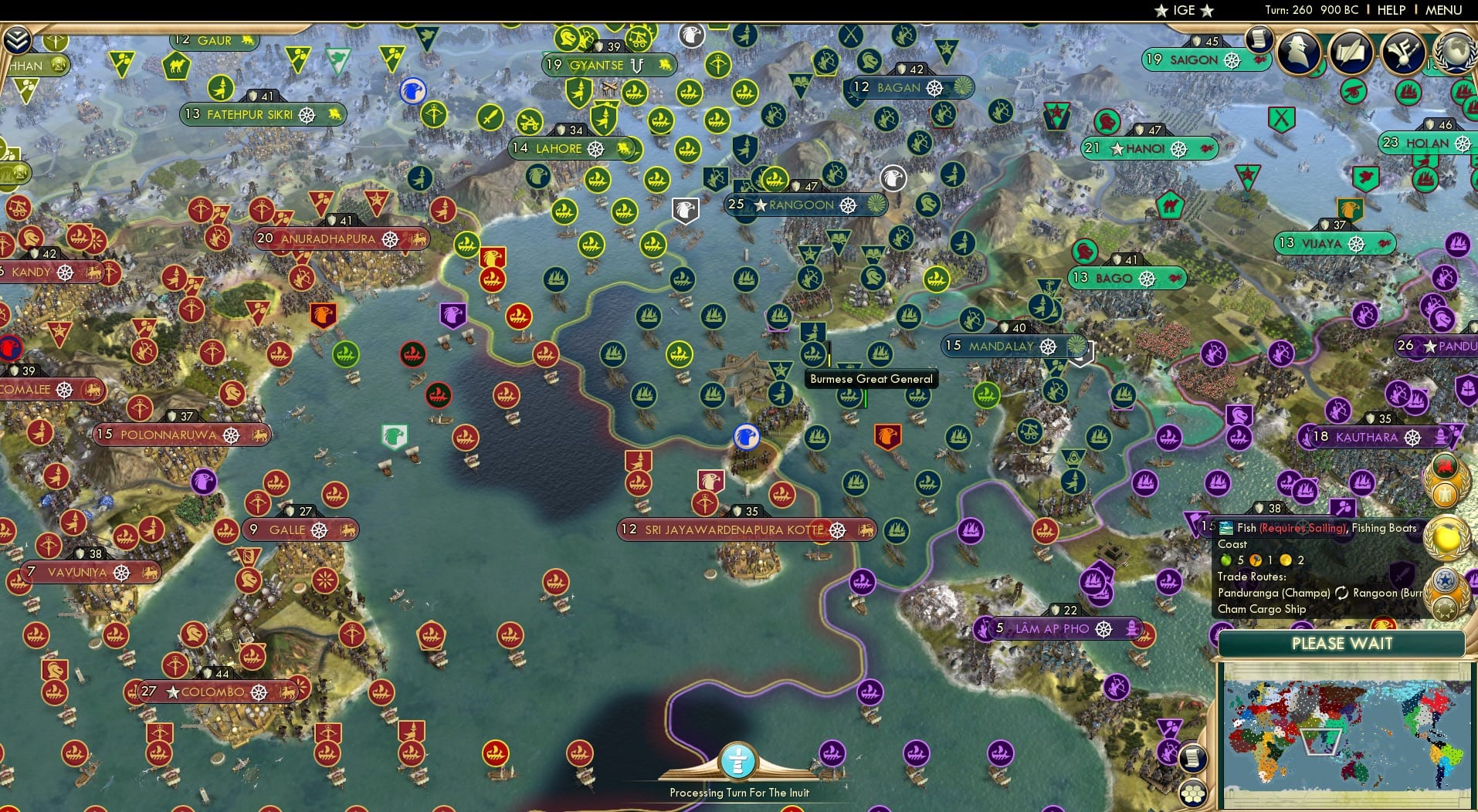The height and width of the screenshot is (812, 1478).
Task: Select the blue Inuit unit flag near Kotte
Action: 746,437
